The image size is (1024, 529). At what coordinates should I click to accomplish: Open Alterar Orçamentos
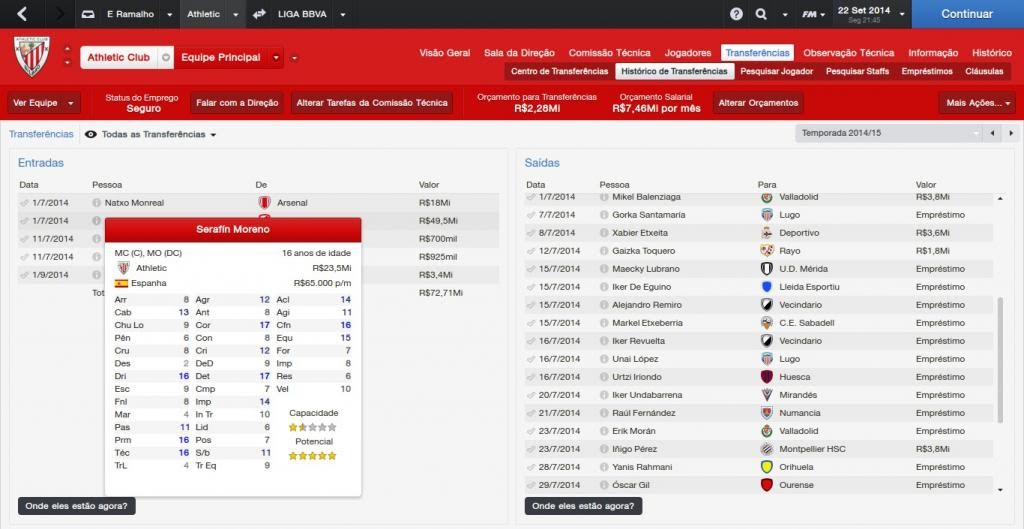[758, 103]
